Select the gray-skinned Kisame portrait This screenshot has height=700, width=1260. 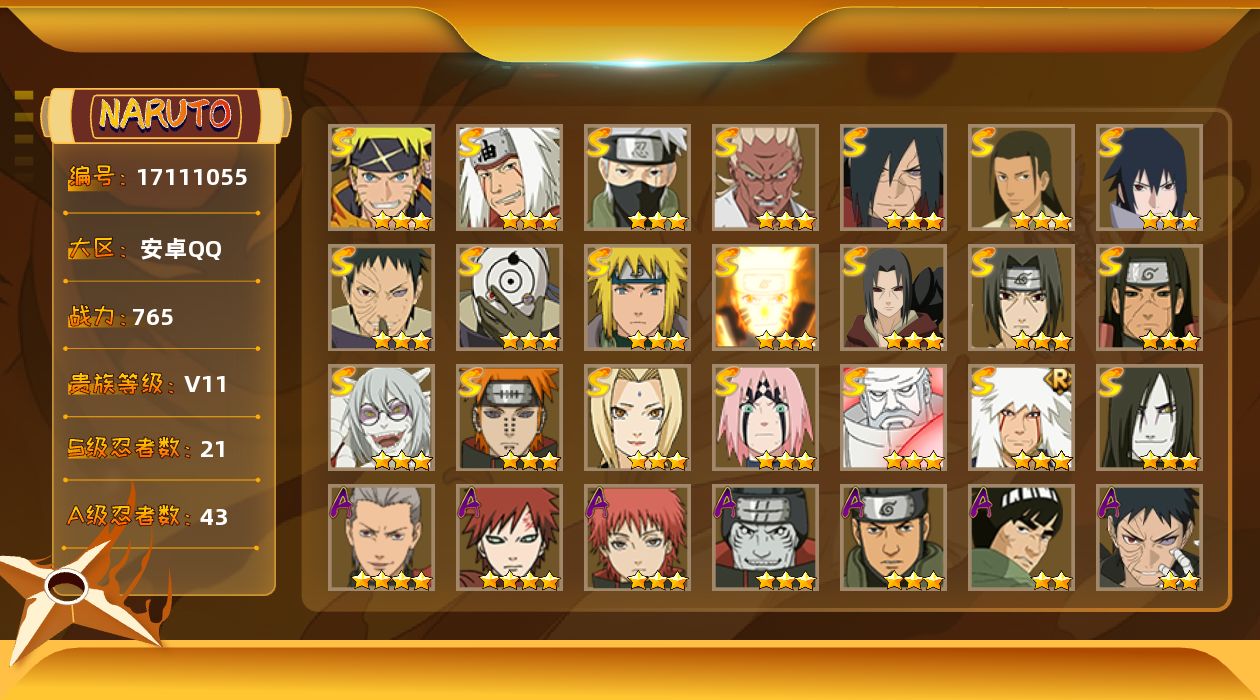pyautogui.click(x=765, y=537)
